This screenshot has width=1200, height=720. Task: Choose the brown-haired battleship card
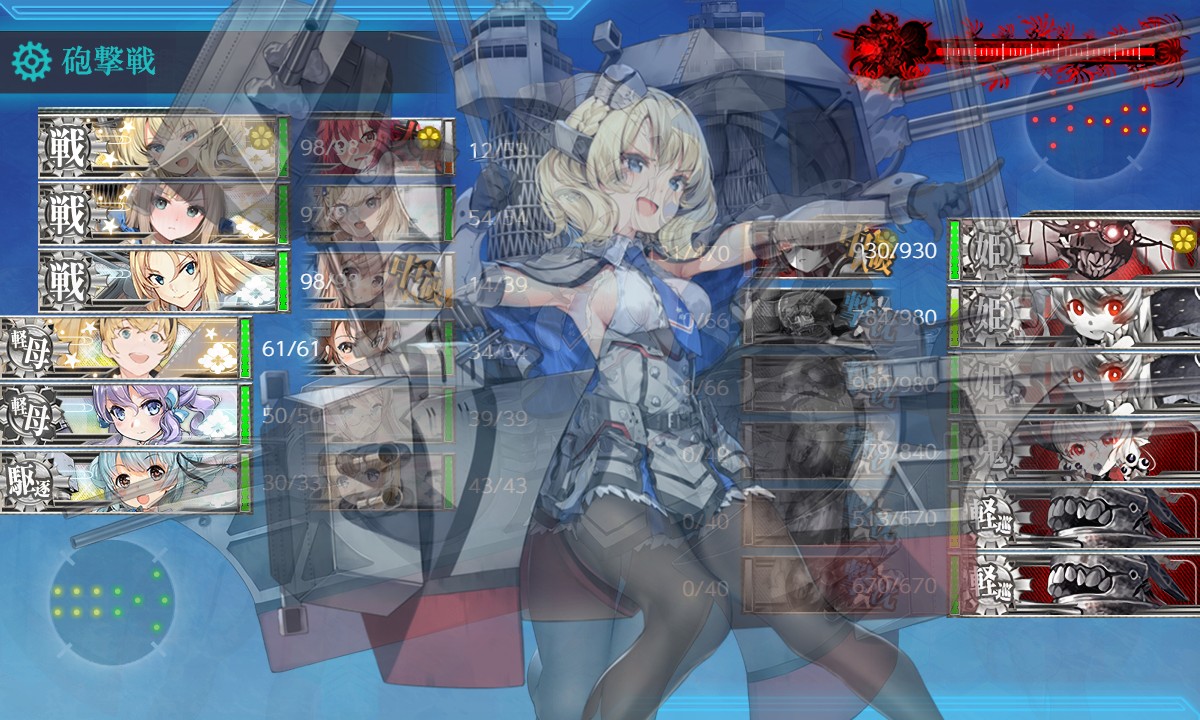[x=160, y=213]
